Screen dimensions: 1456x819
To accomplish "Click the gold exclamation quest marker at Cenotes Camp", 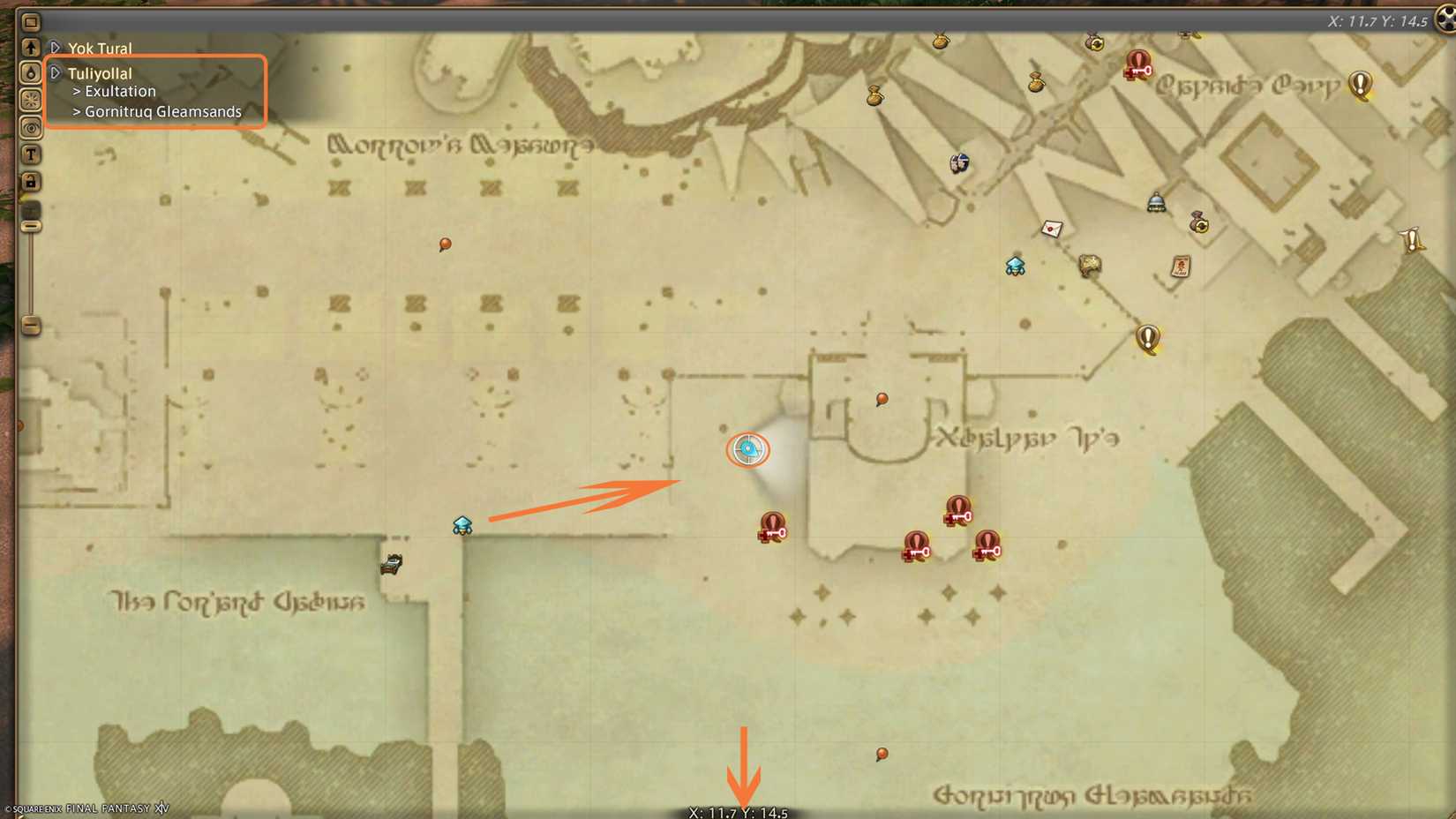I will tap(1359, 85).
